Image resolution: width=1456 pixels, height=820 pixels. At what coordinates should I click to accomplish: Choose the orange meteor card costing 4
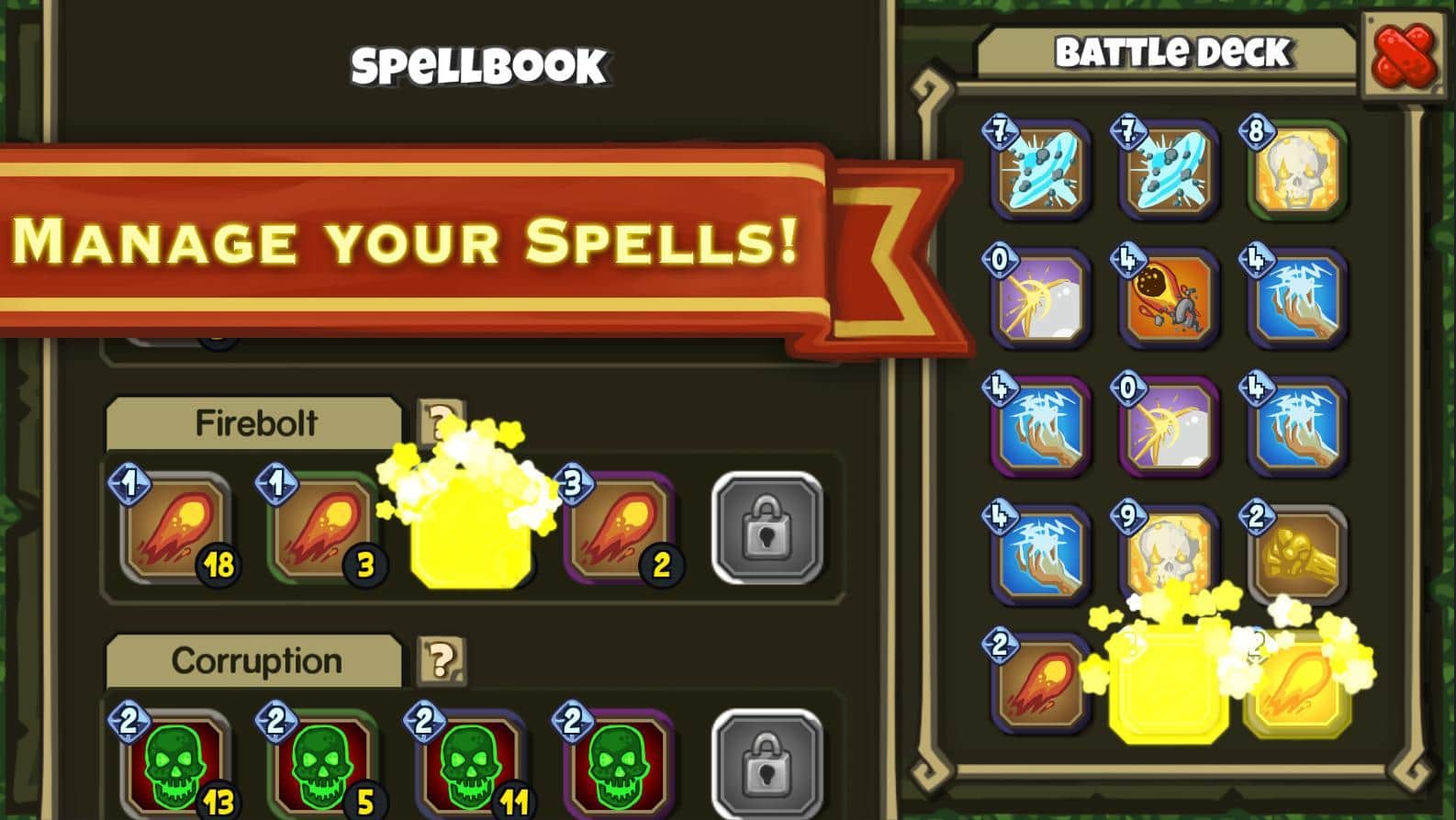point(1168,299)
